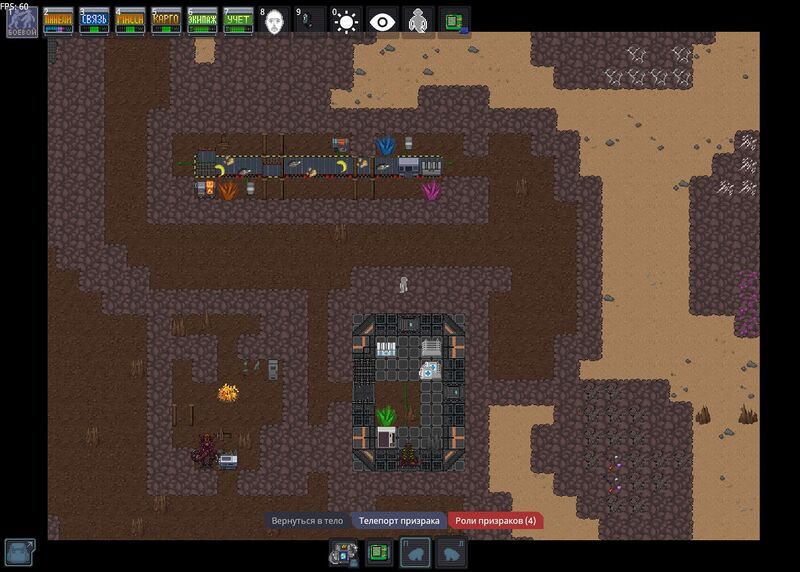Select the Учет hotbar slot
The width and height of the screenshot is (800, 572).
click(238, 22)
